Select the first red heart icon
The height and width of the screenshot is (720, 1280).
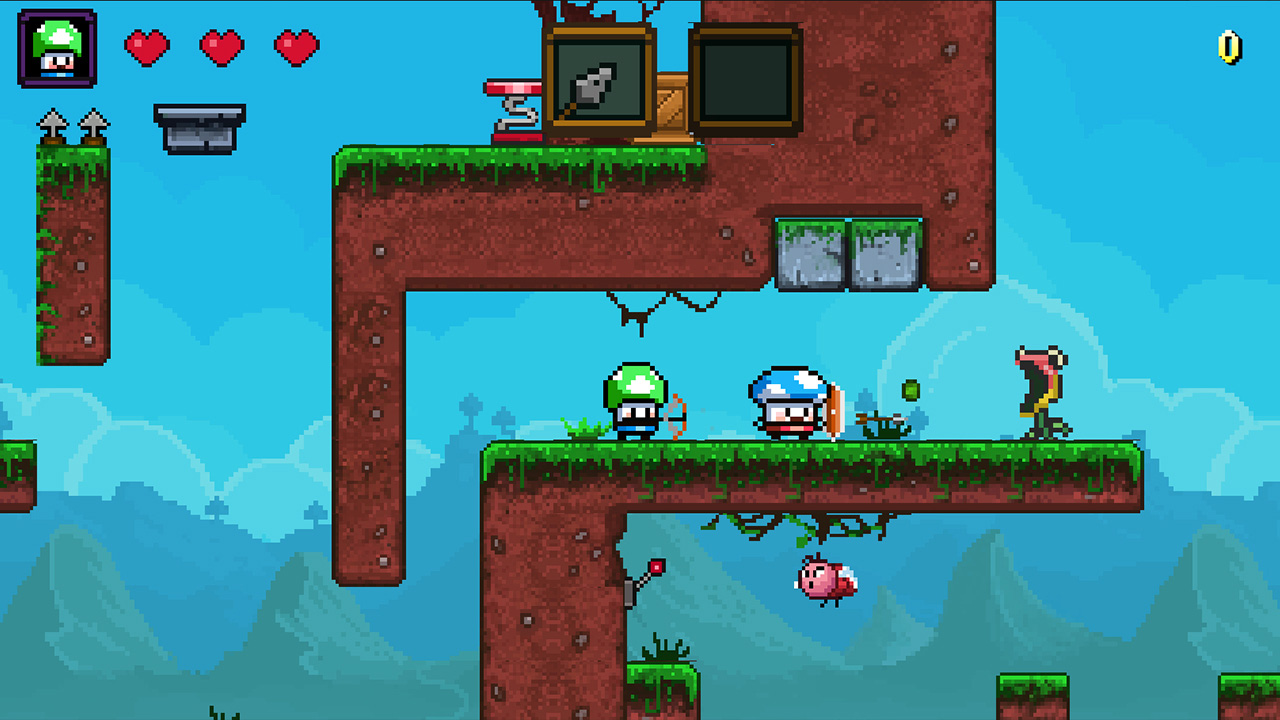(149, 48)
